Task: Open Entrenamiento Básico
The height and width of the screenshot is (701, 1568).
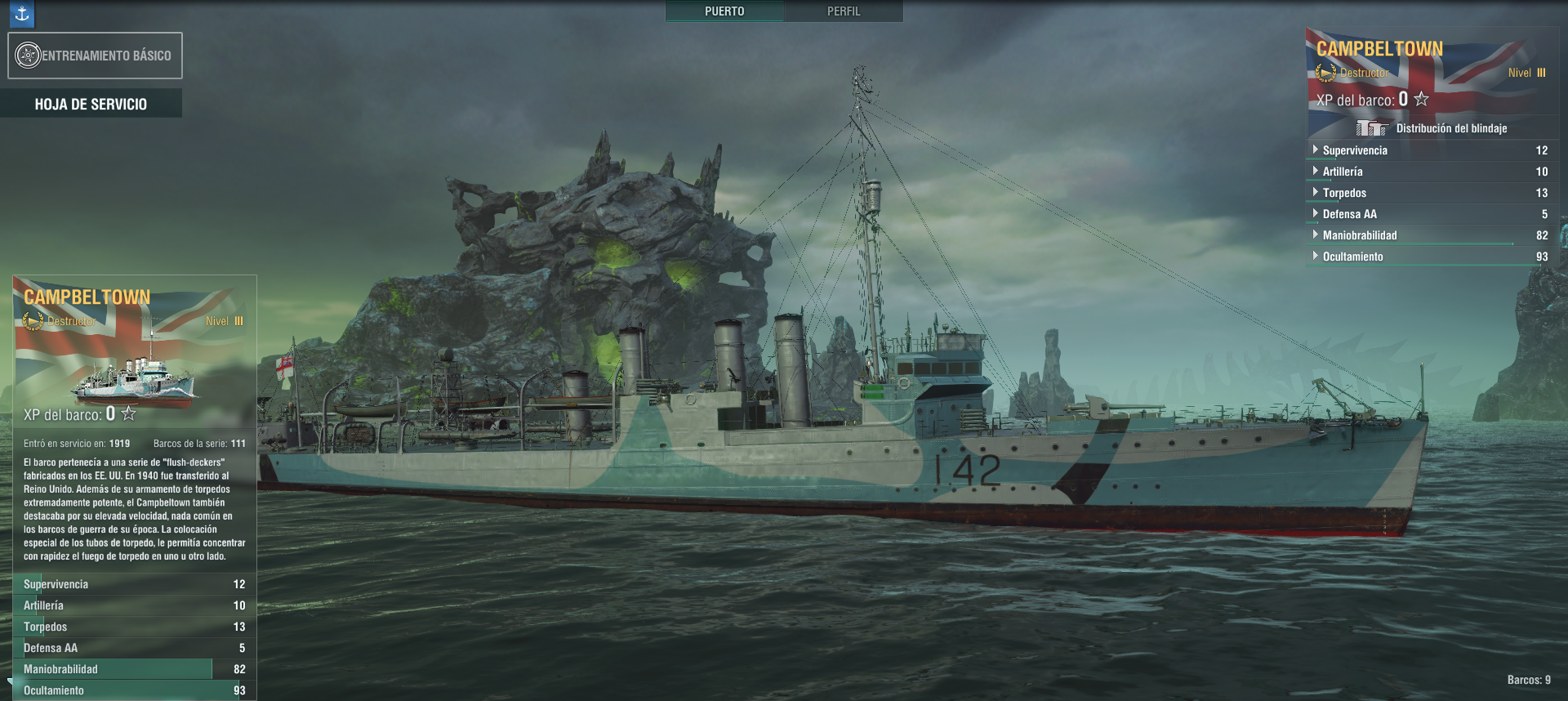Action: 95,56
